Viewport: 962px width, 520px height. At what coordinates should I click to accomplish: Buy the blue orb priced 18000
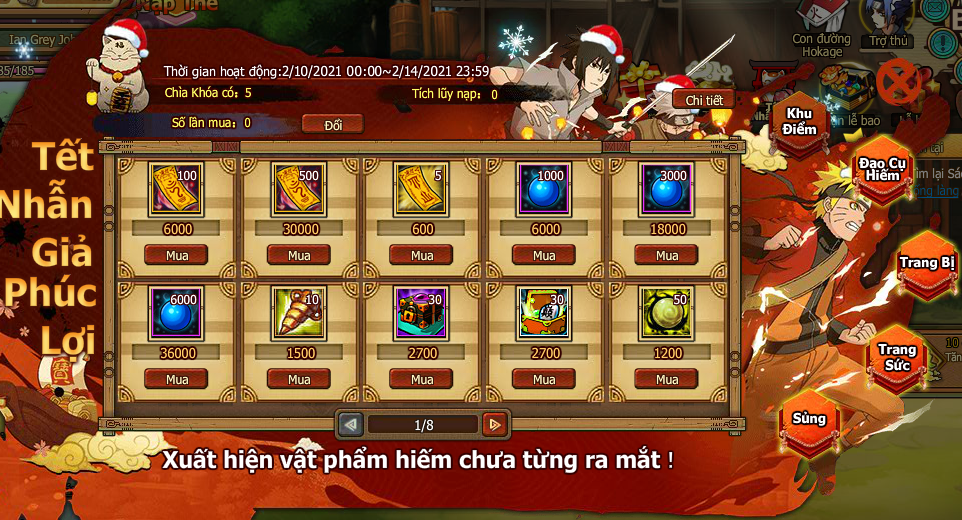pyautogui.click(x=666, y=255)
